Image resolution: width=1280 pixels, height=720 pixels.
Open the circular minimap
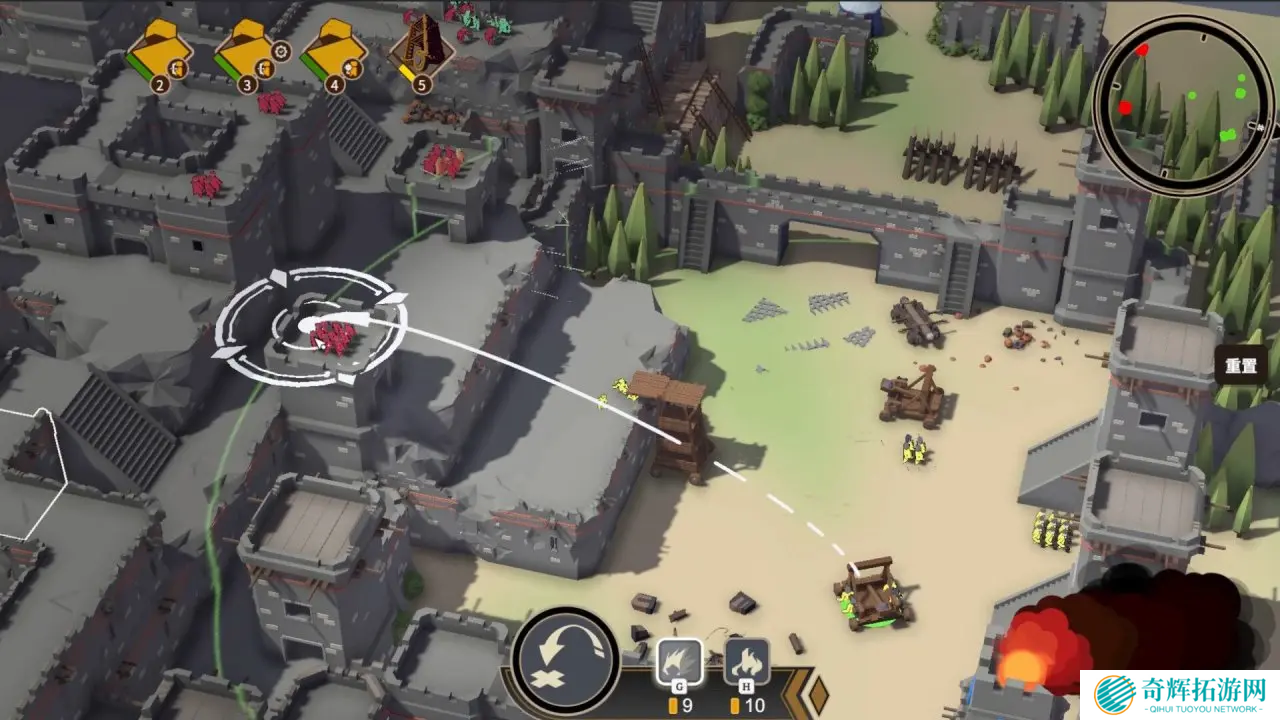pos(1183,105)
